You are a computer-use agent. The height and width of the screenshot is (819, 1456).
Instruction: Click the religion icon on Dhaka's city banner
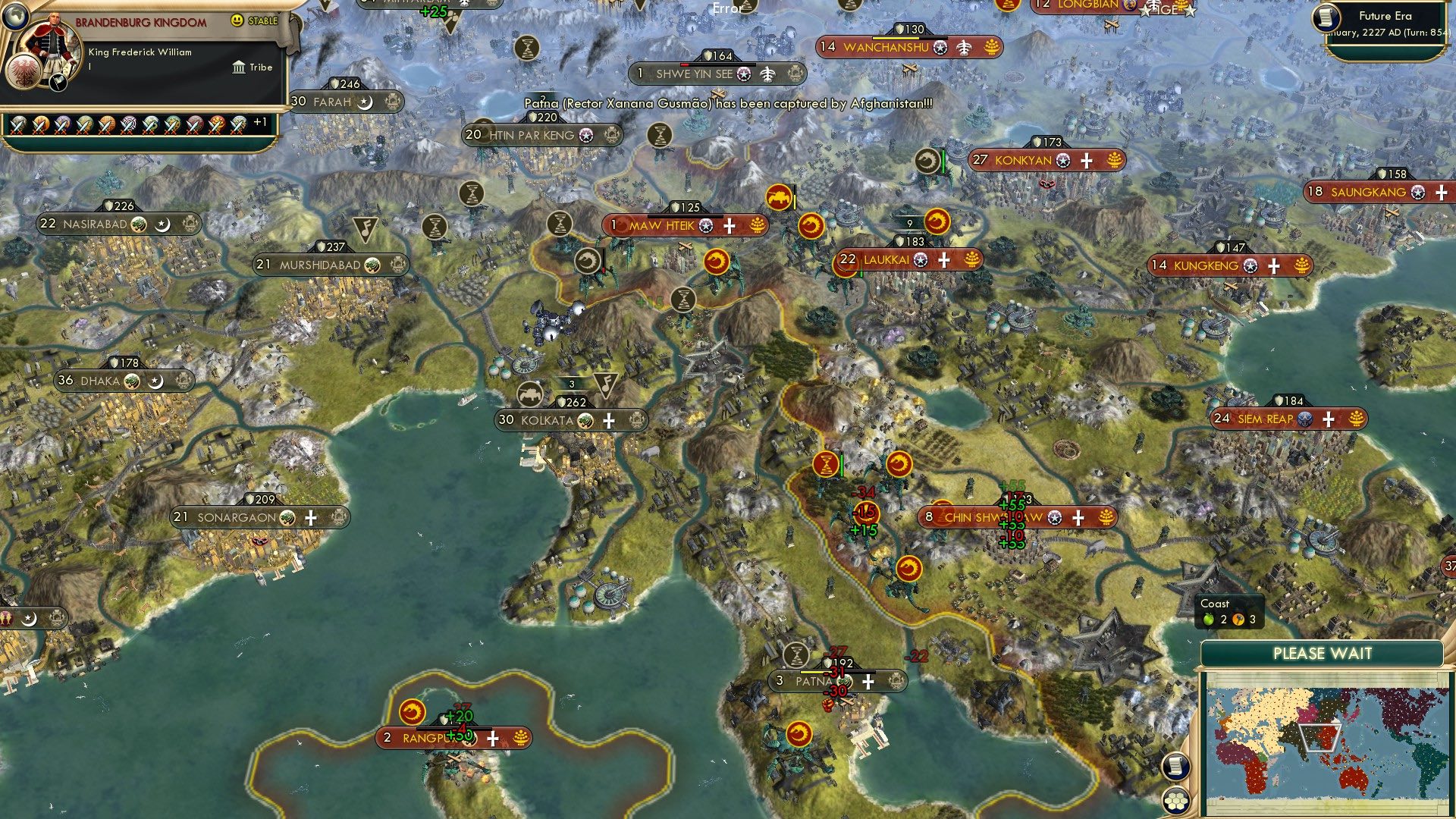point(133,381)
